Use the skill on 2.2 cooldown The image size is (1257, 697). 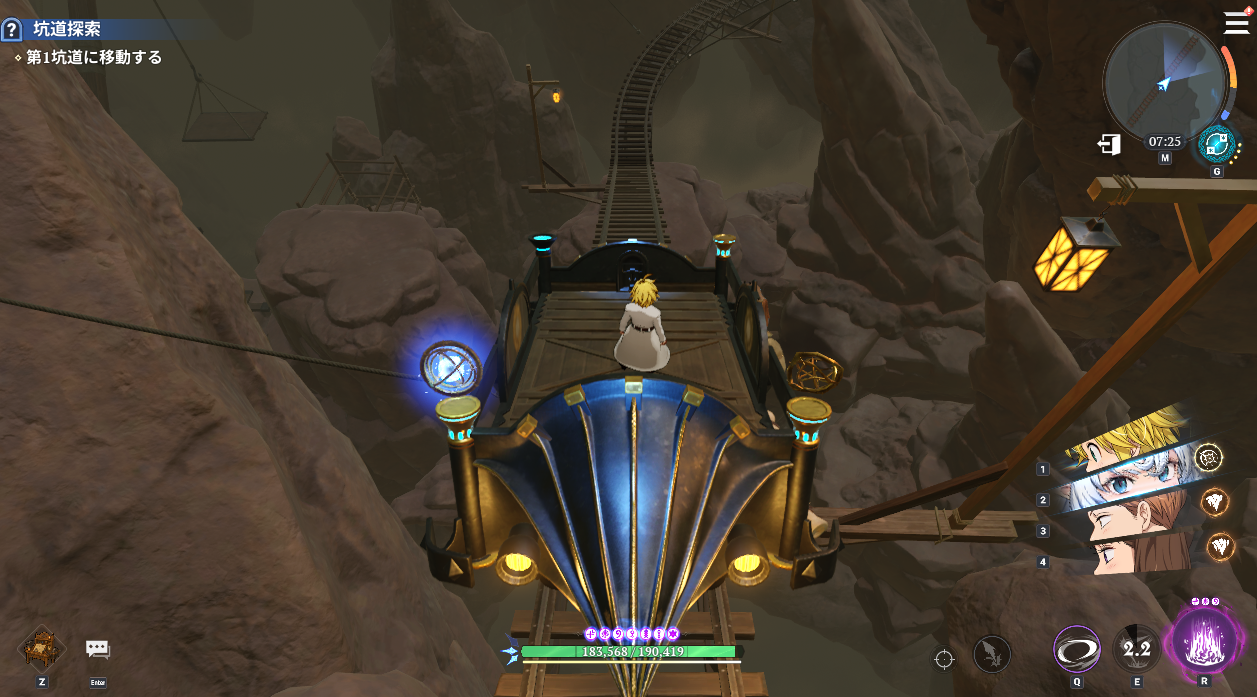point(1137,650)
